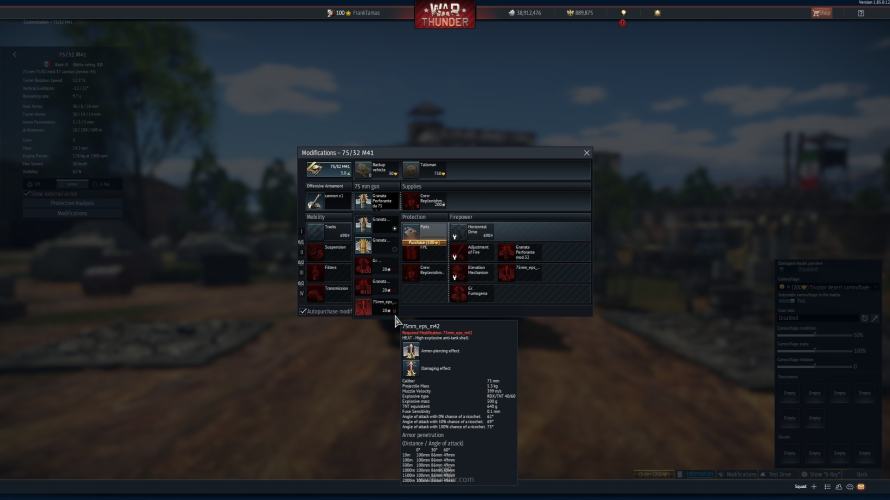Screen dimensions: 890x500
Task: Click the War Thunder logo
Action: (x=445, y=13)
